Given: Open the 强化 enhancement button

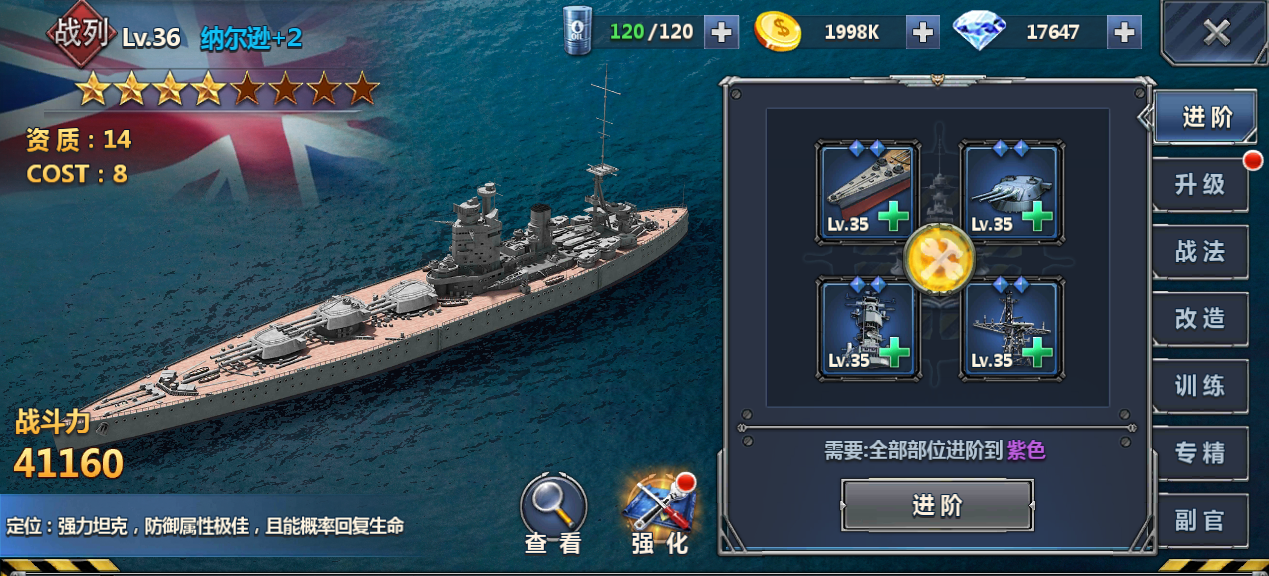Looking at the screenshot, I should [660, 512].
